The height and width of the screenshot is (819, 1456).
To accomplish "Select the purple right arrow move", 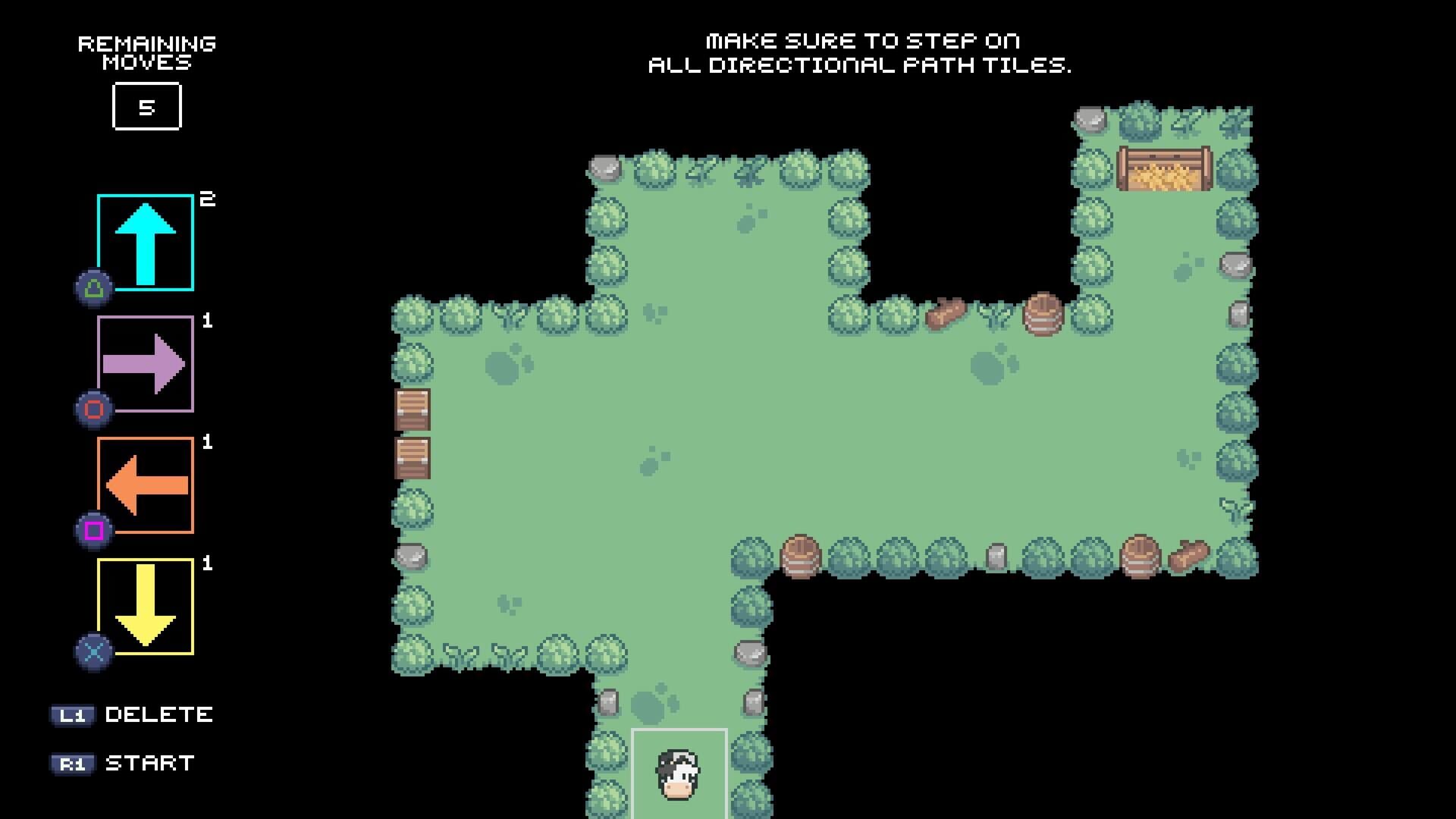I will coord(146,362).
